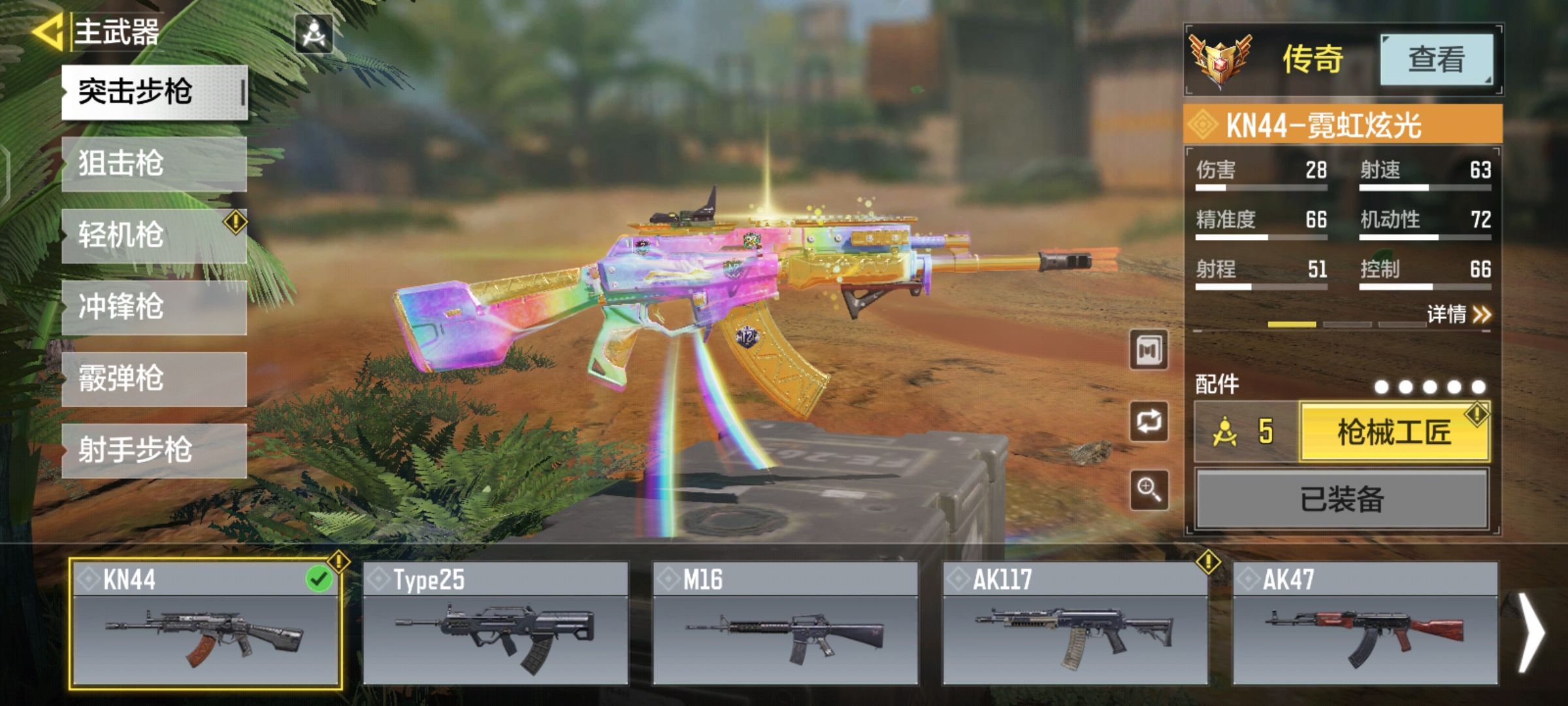
Task: Choose the 冲锋枪 category
Action: tap(154, 307)
